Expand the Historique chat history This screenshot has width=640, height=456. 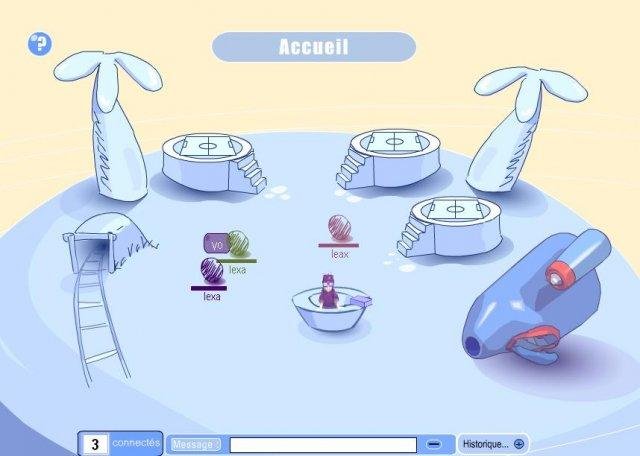pyautogui.click(x=492, y=444)
